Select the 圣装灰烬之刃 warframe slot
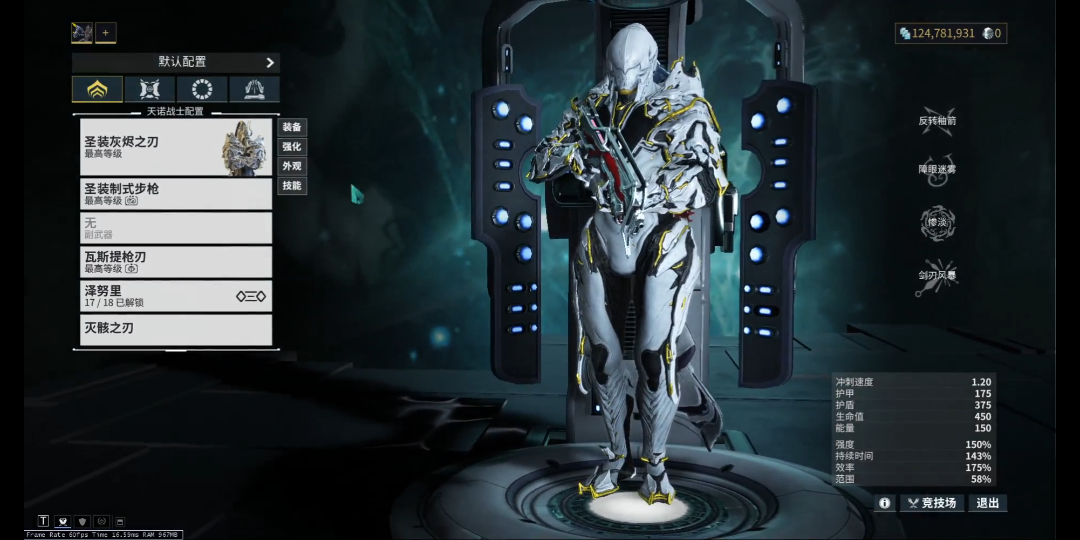Viewport: 1080px width, 540px height. pos(176,147)
